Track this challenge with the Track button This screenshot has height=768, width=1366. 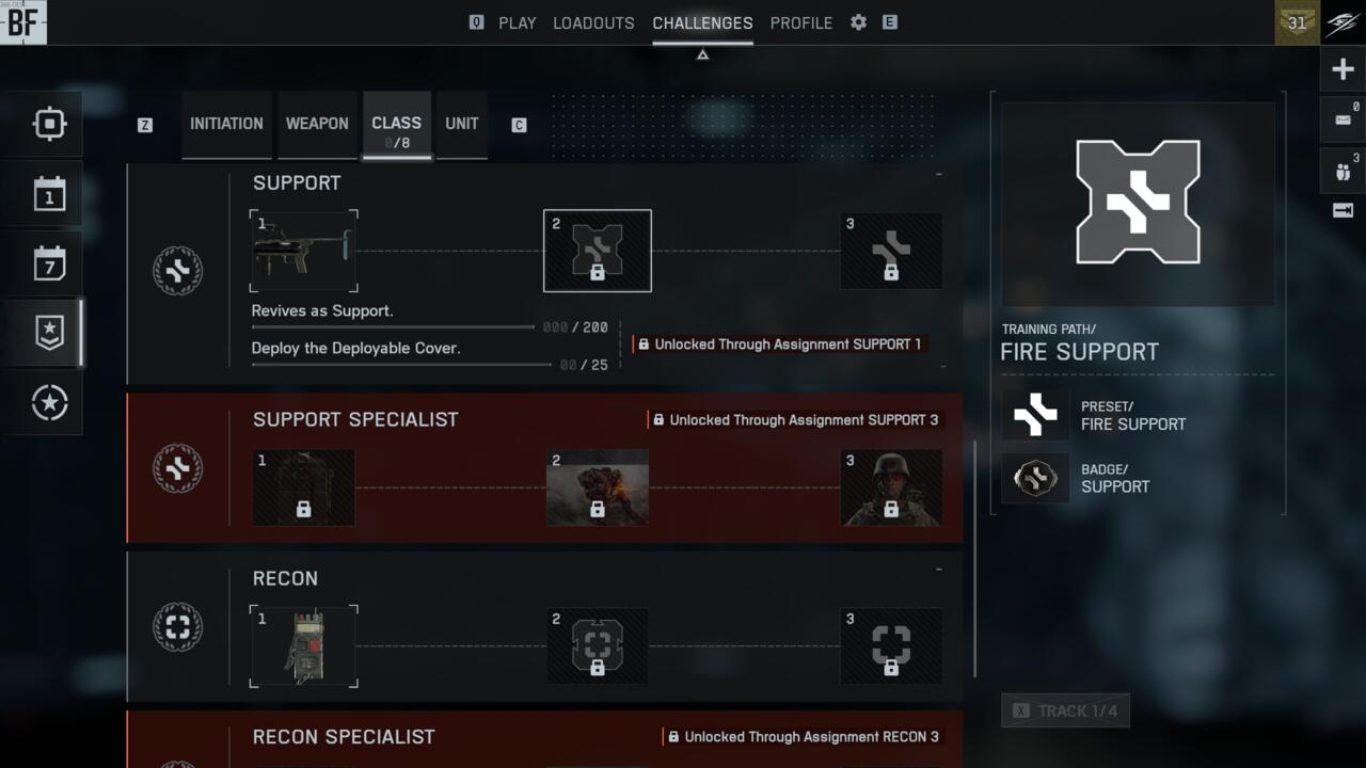click(x=1065, y=711)
